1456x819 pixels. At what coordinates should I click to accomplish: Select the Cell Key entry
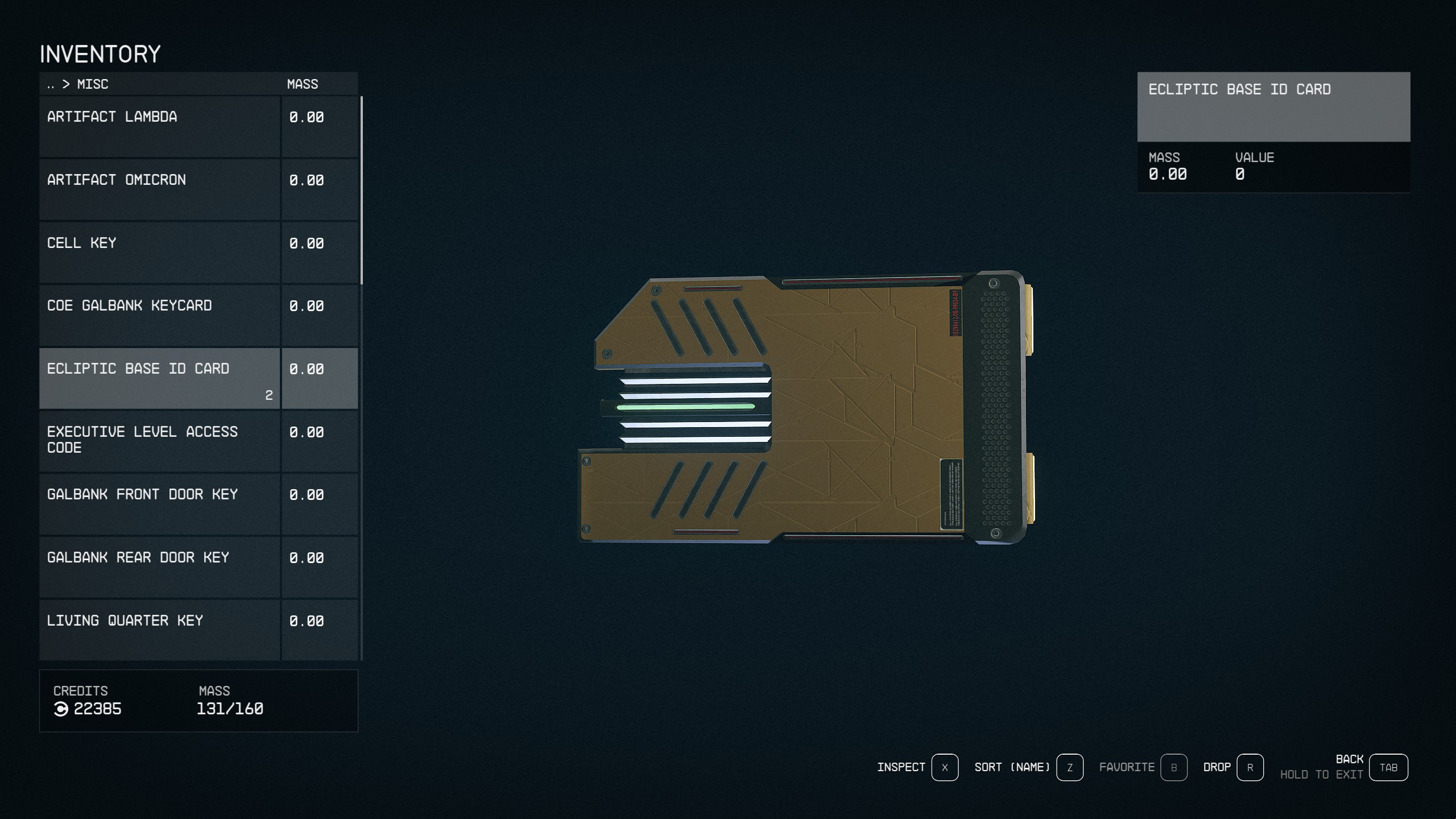[159, 250]
